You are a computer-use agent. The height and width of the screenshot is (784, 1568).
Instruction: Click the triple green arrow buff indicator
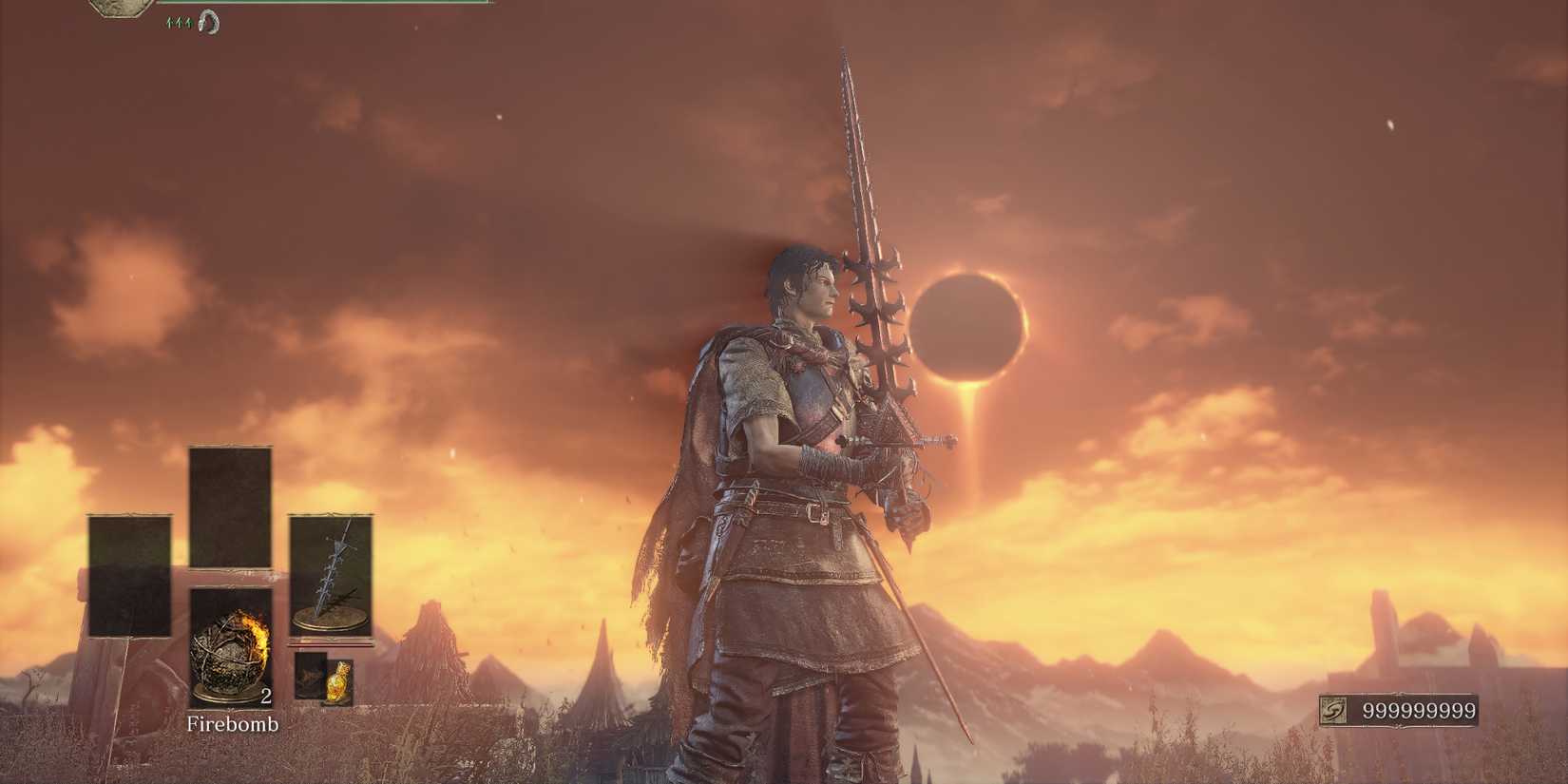[179, 23]
